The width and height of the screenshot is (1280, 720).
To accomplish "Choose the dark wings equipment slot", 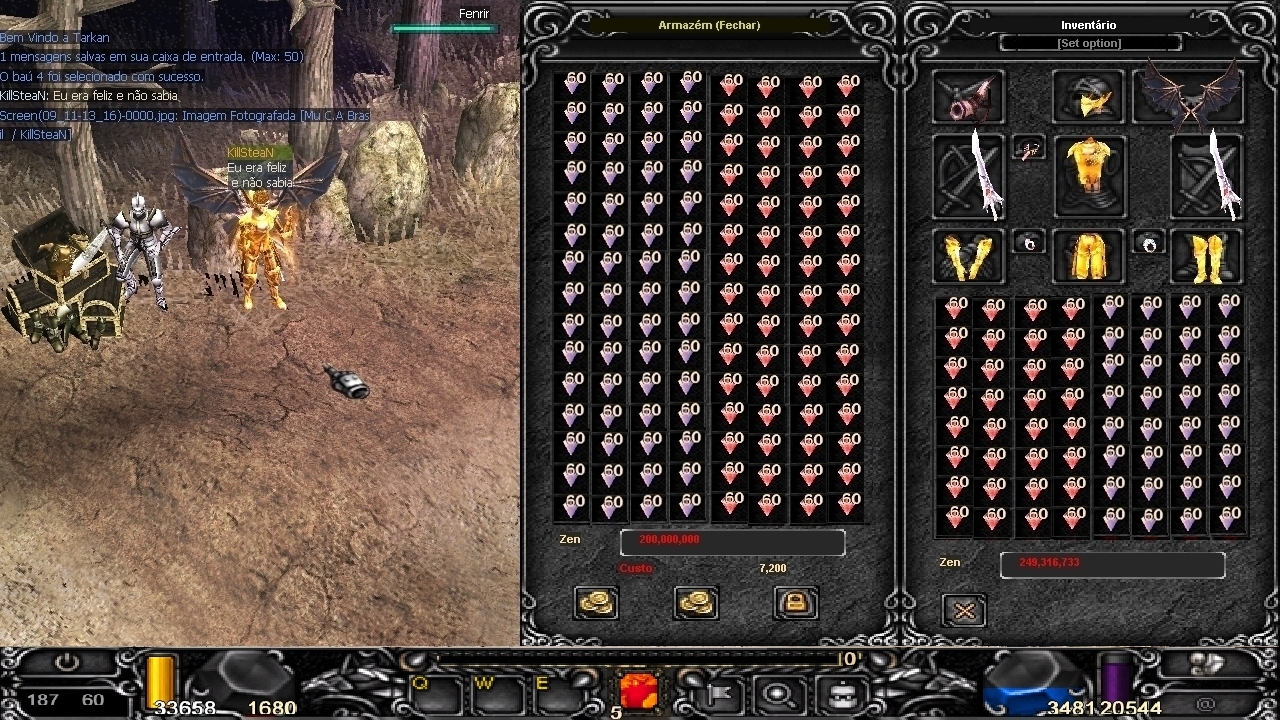I will tap(1189, 97).
